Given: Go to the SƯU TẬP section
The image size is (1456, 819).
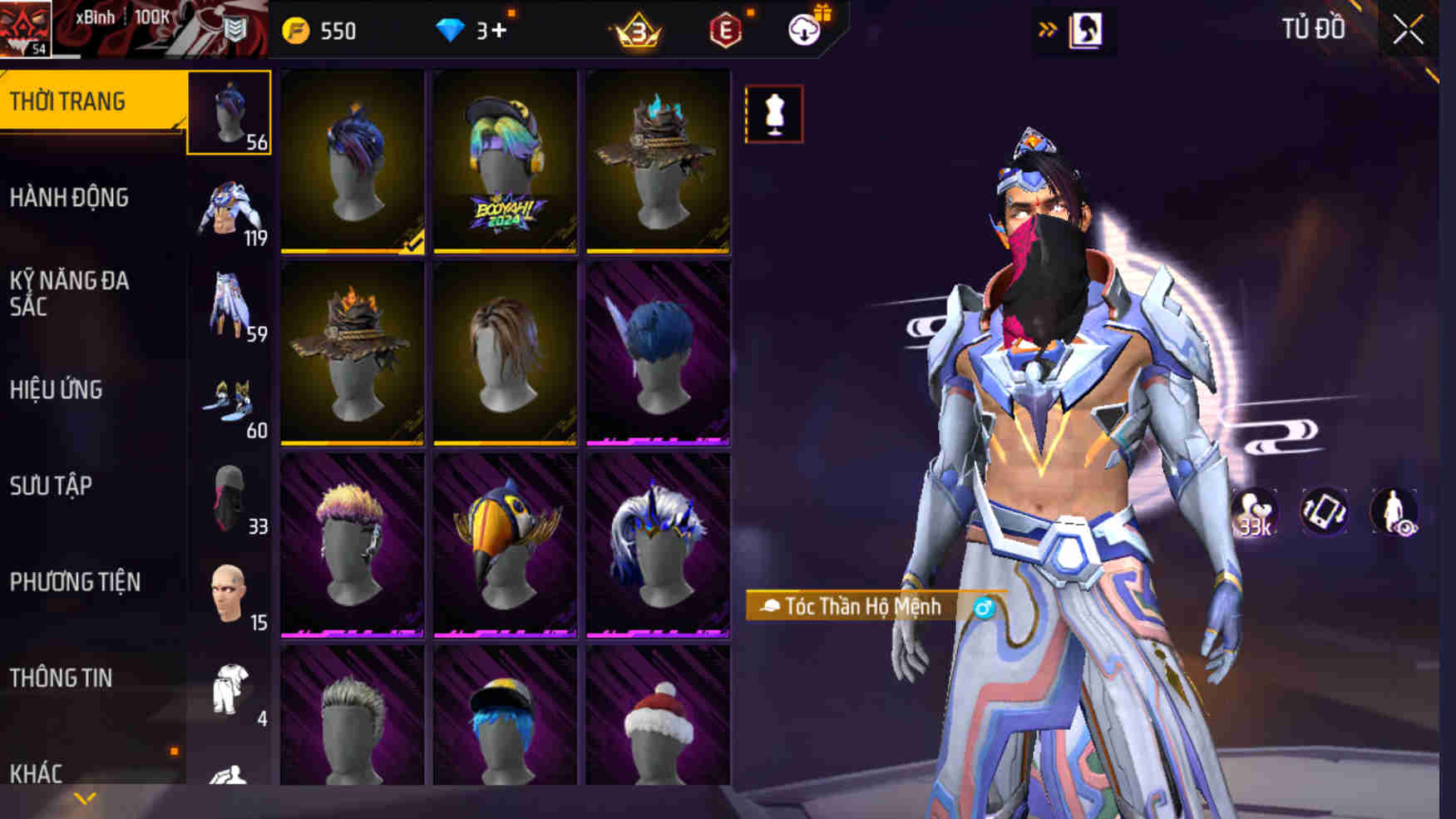Looking at the screenshot, I should [51, 486].
